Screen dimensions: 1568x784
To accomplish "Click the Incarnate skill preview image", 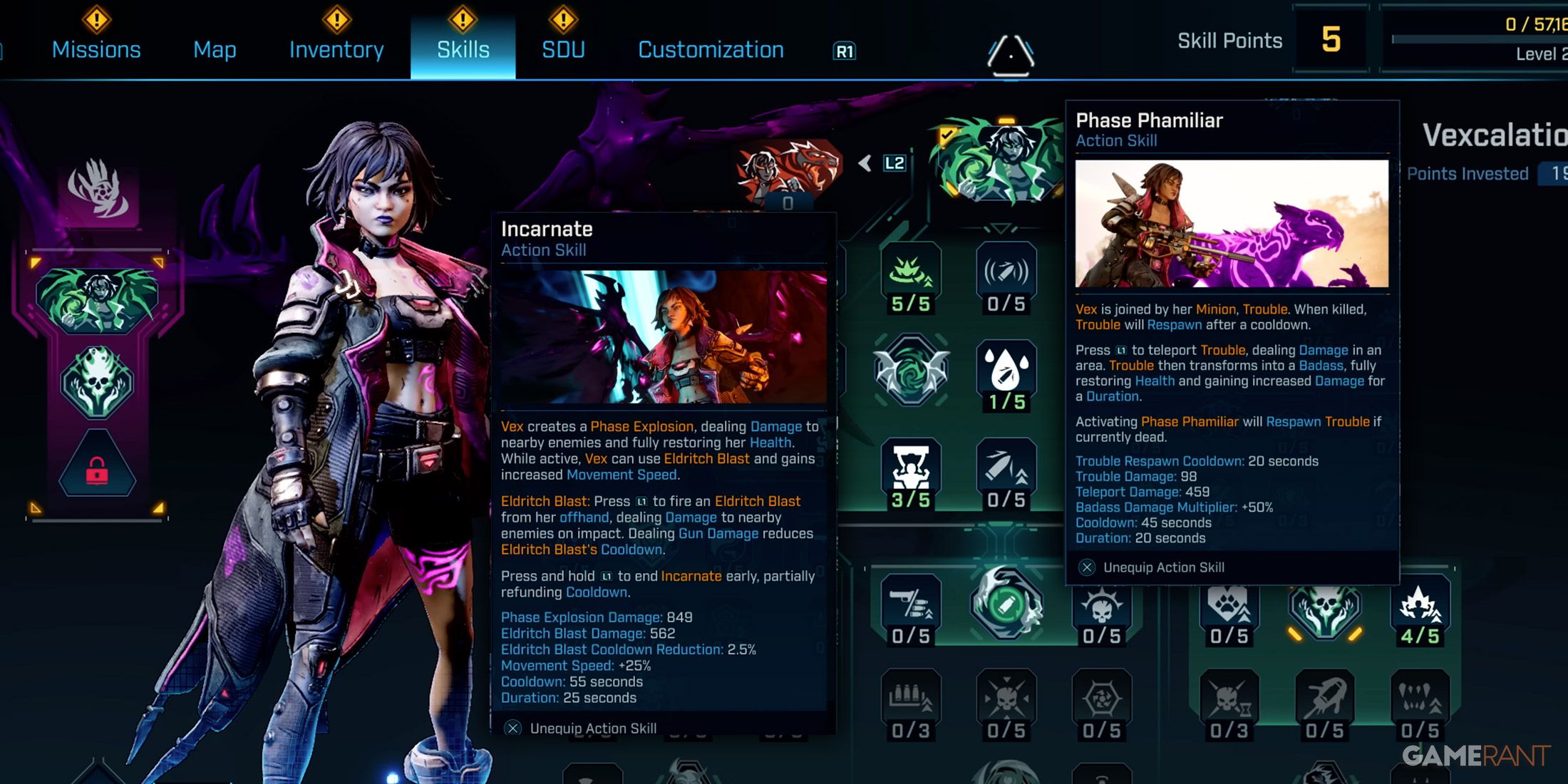I will [661, 335].
